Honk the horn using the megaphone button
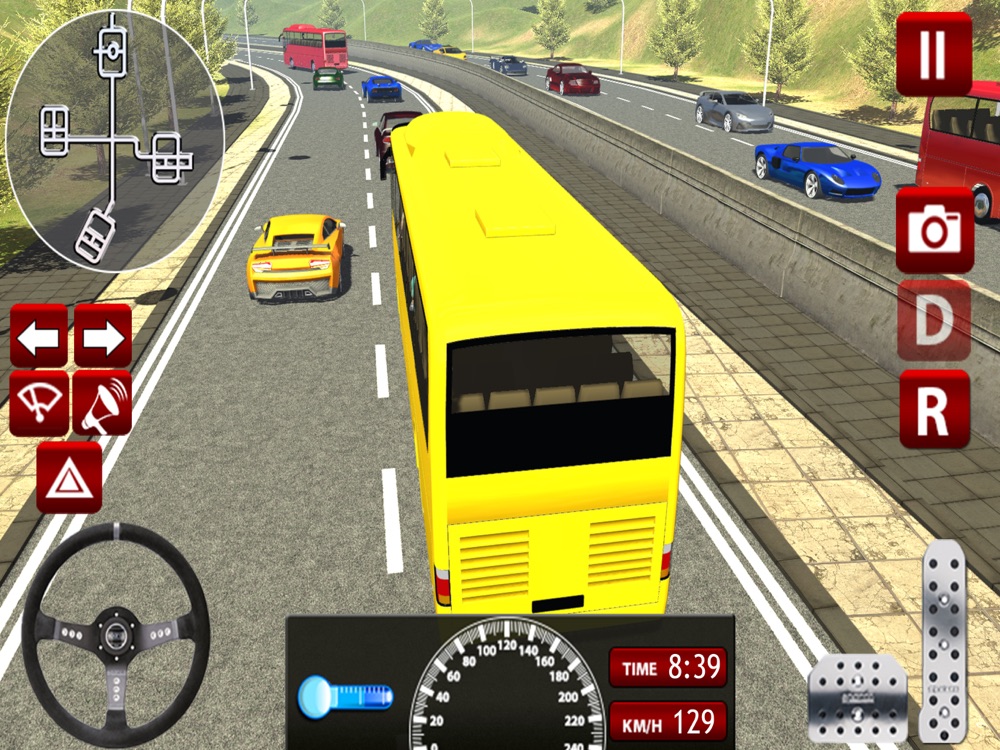1000x750 pixels. (103, 402)
